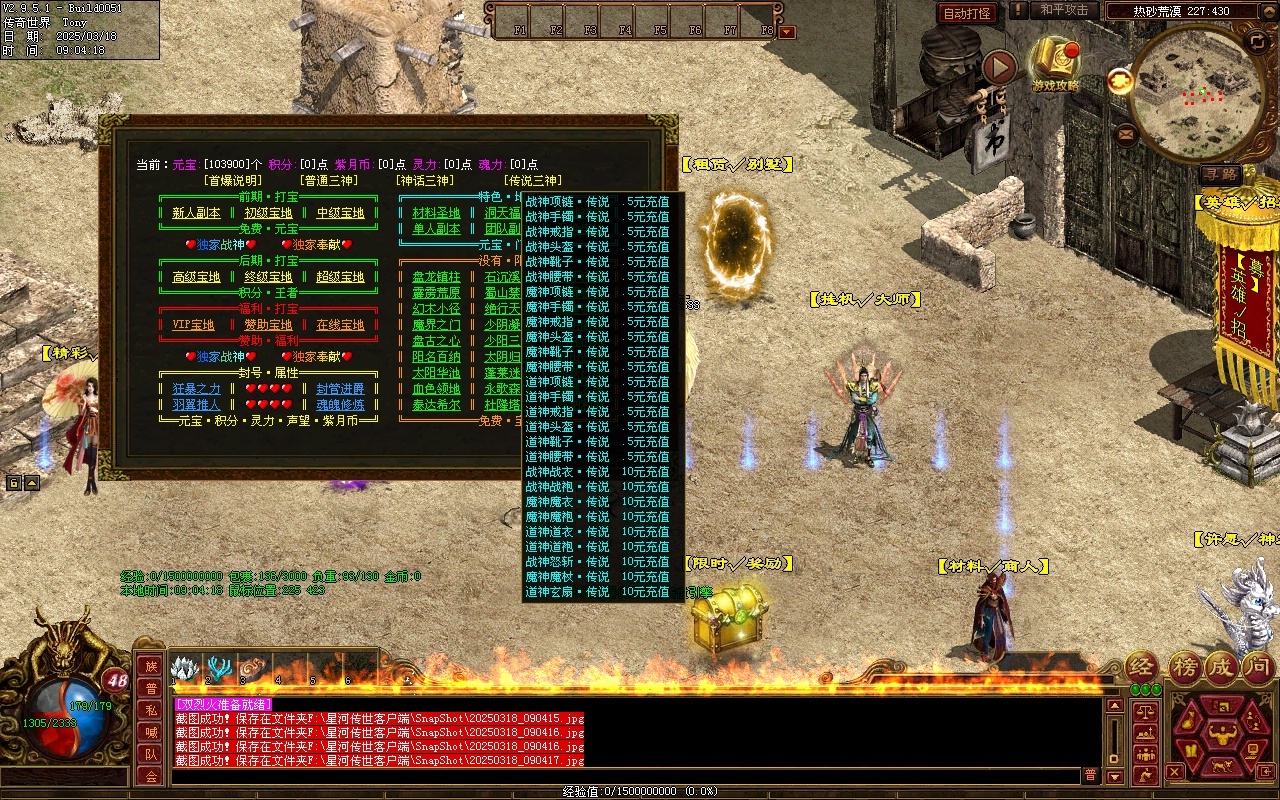Switch to the 首爆说明 tab
The height and width of the screenshot is (800, 1280).
tap(232, 181)
